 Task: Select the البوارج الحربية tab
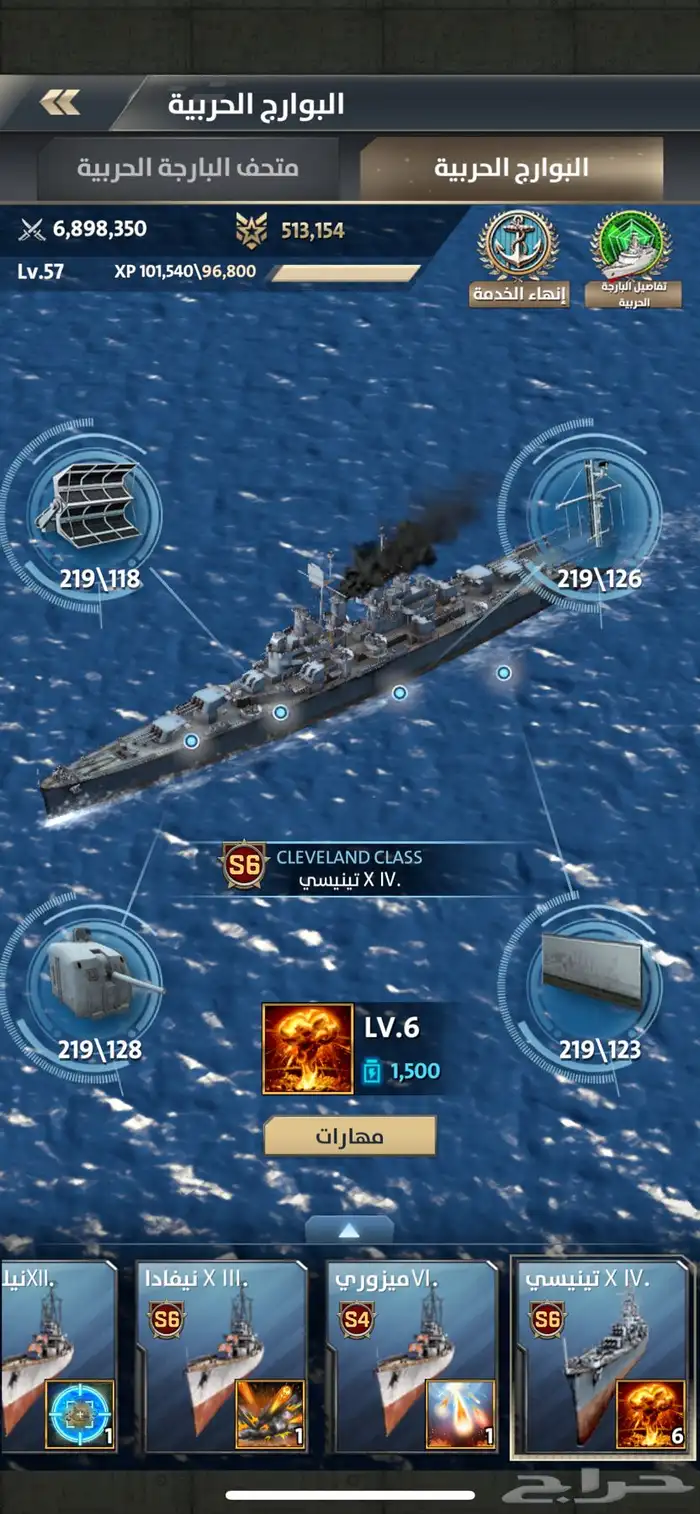pyautogui.click(x=511, y=167)
